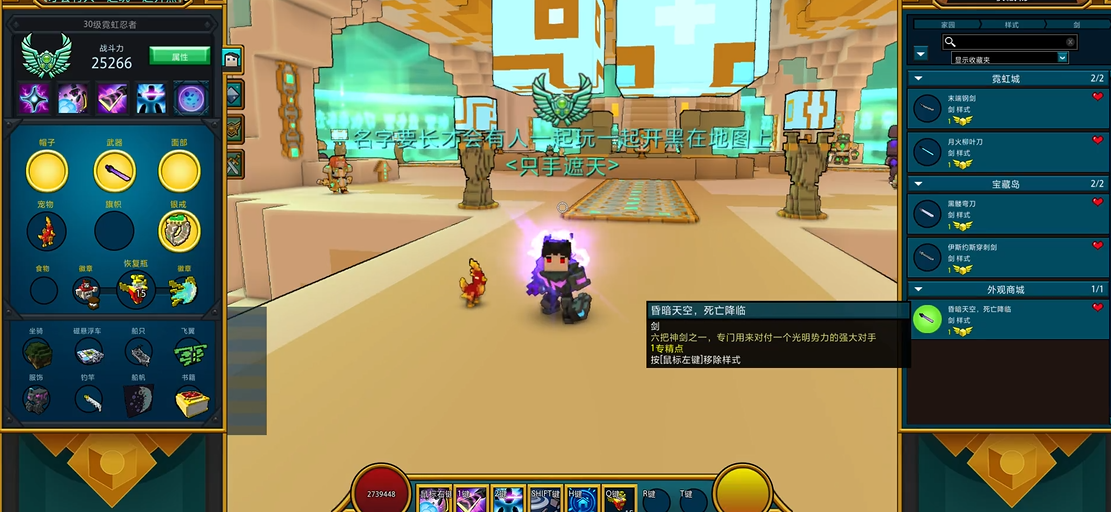Open the 坐骑 mount slot
Viewport: 1111px width, 512px height.
pyautogui.click(x=37, y=351)
